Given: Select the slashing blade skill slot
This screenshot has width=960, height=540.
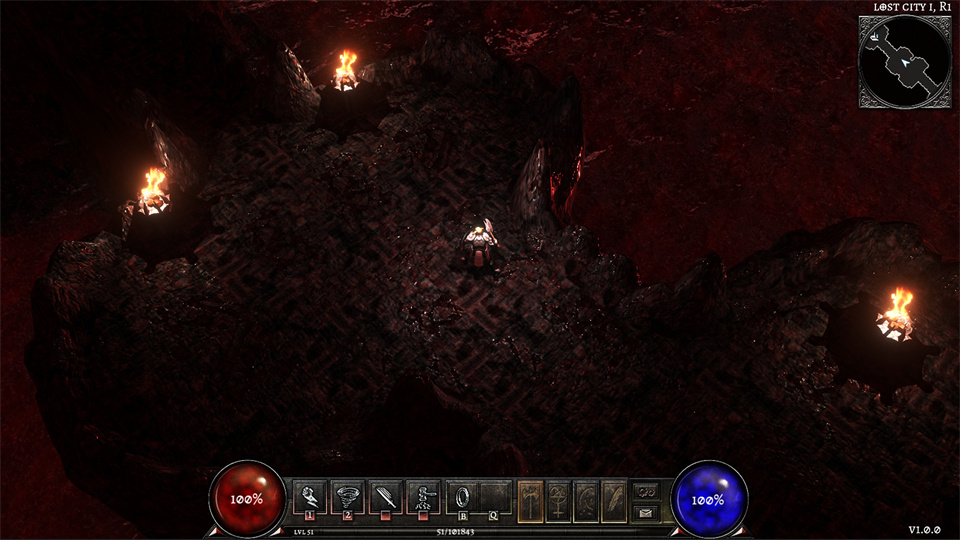Looking at the screenshot, I should (386, 496).
